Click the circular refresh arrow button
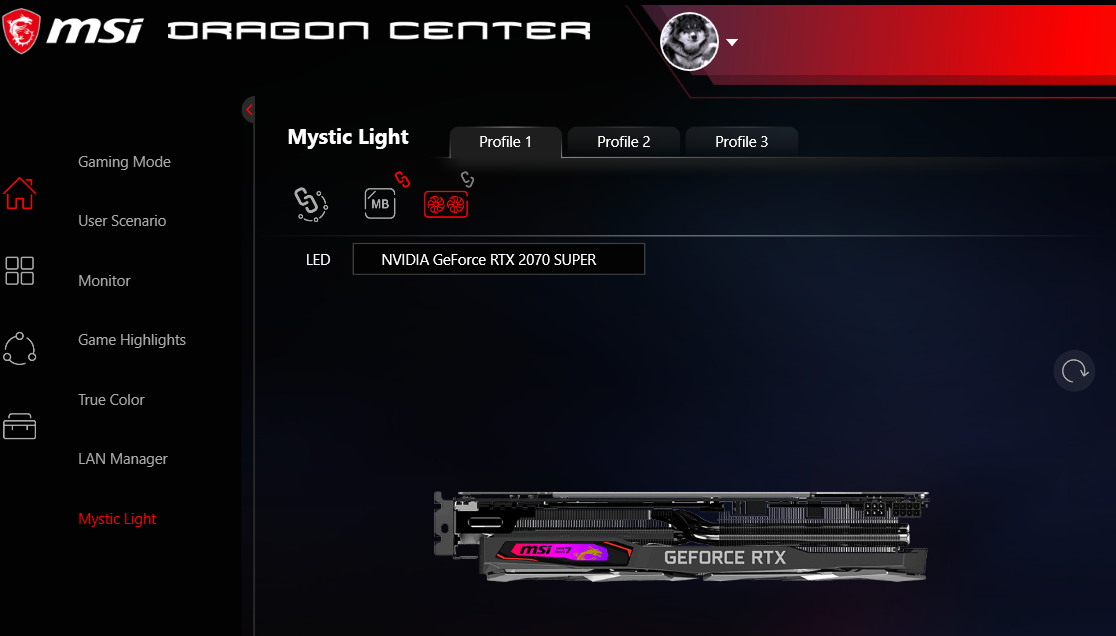This screenshot has width=1116, height=636. tap(1075, 372)
